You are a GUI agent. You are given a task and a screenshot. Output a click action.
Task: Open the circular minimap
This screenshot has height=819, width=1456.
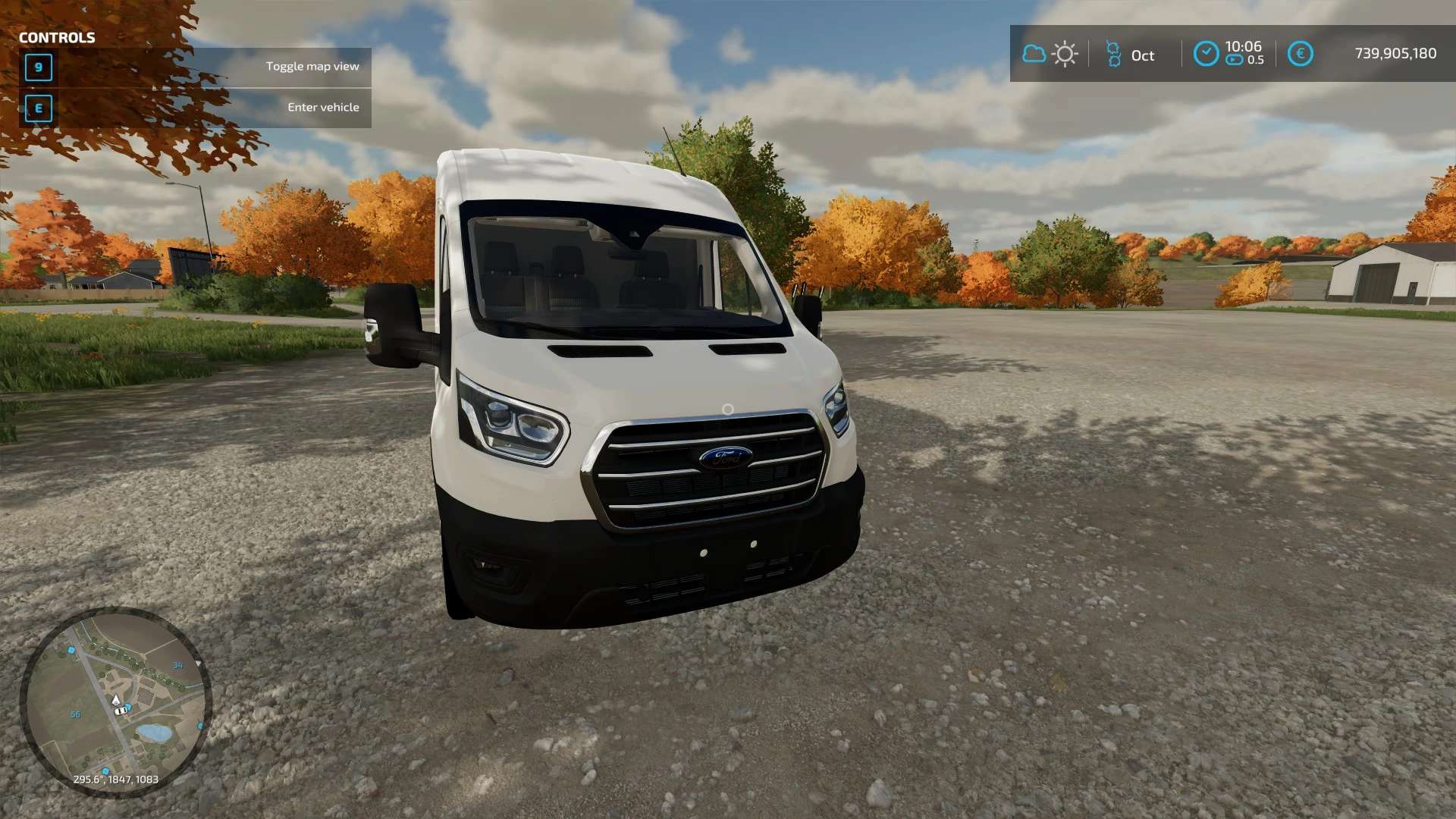click(x=115, y=701)
